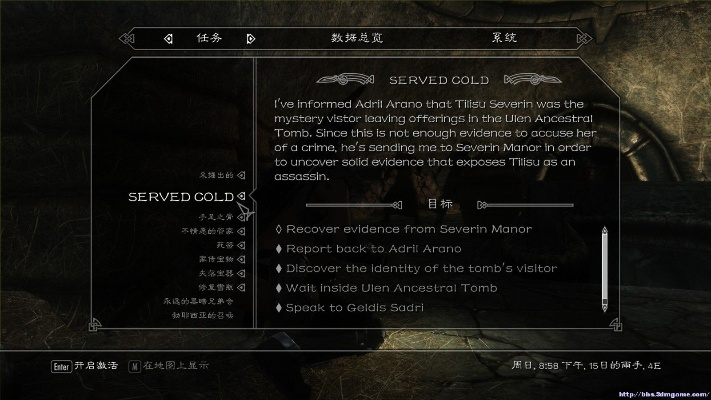The image size is (711, 400).
Task: Switch to the 系统 system tab
Action: pyautogui.click(x=504, y=39)
